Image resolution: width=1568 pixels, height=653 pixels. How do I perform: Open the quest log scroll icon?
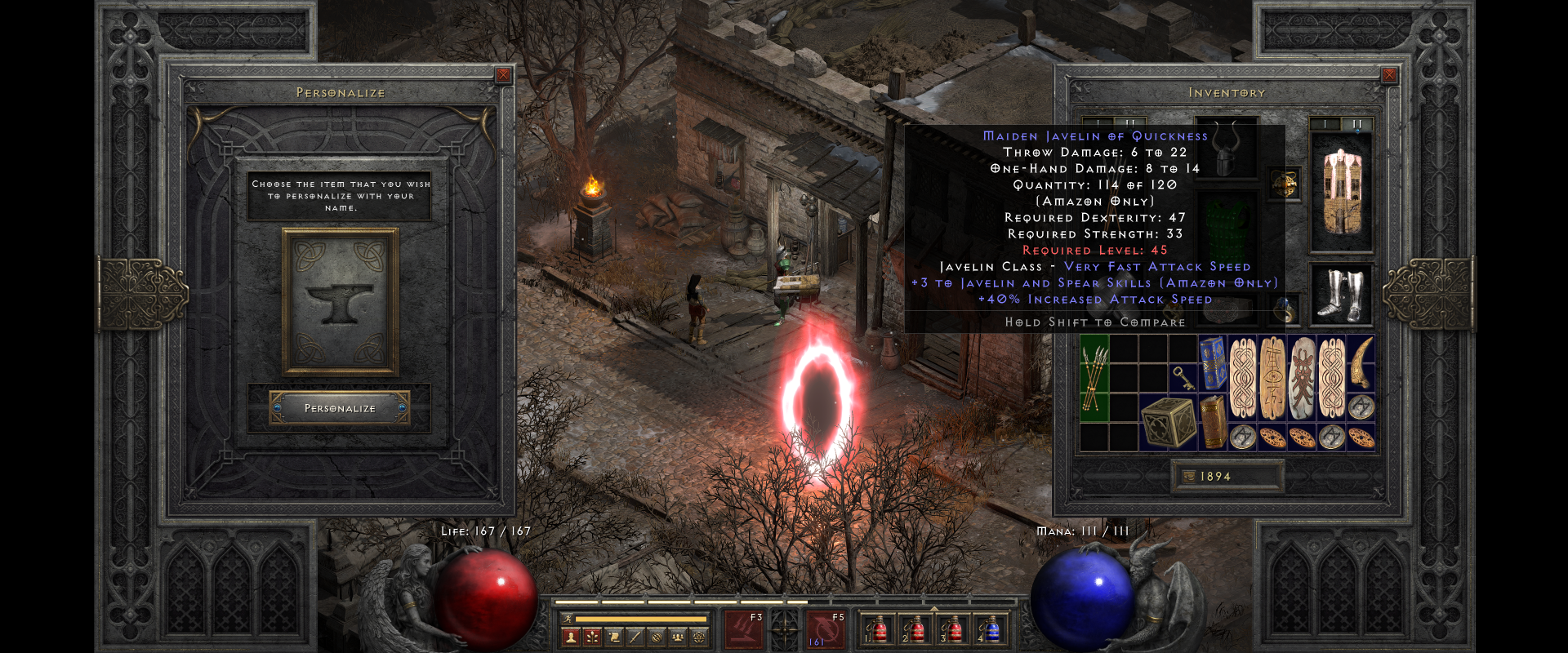coord(615,636)
